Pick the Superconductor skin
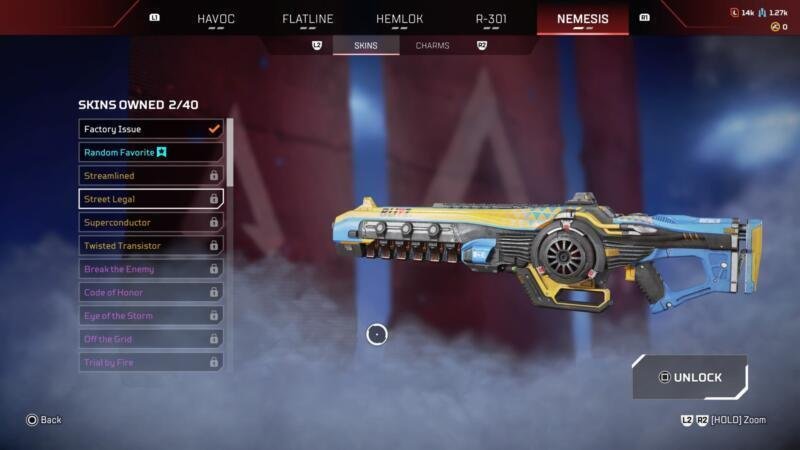800x450 pixels. 151,222
